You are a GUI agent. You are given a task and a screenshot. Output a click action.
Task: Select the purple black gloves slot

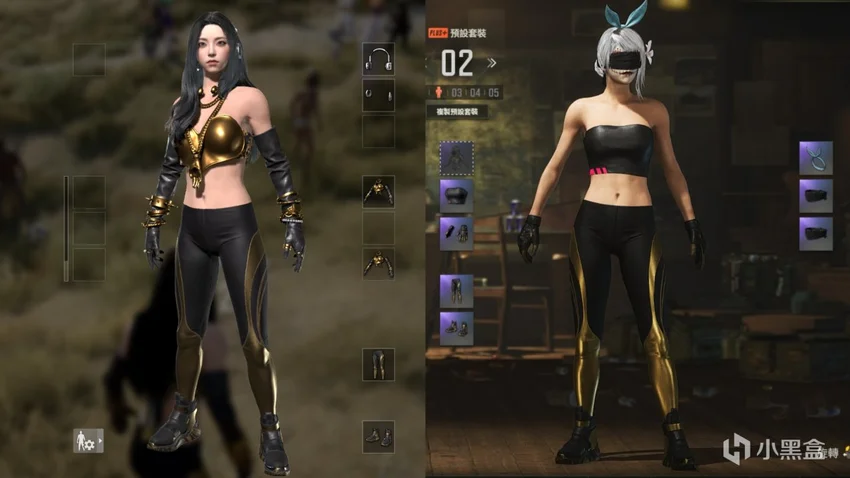456,233
